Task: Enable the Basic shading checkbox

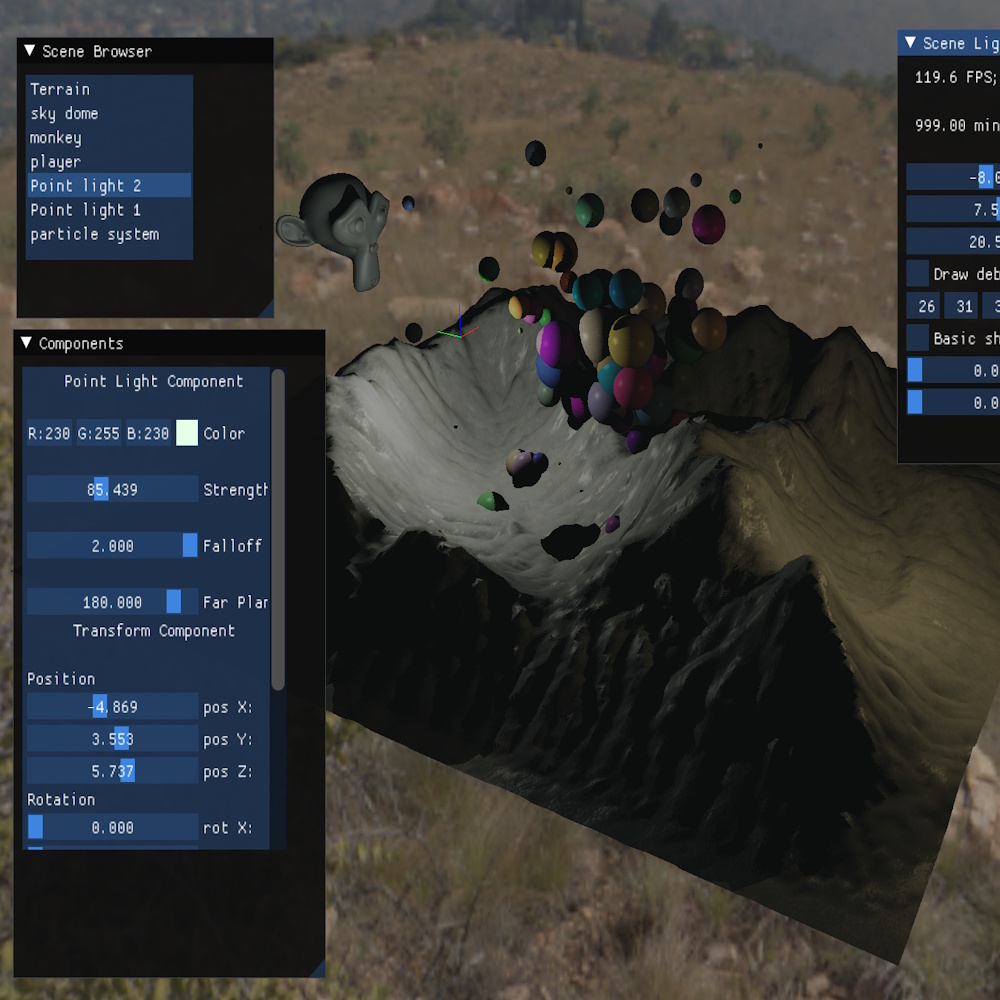Action: pyautogui.click(x=918, y=338)
